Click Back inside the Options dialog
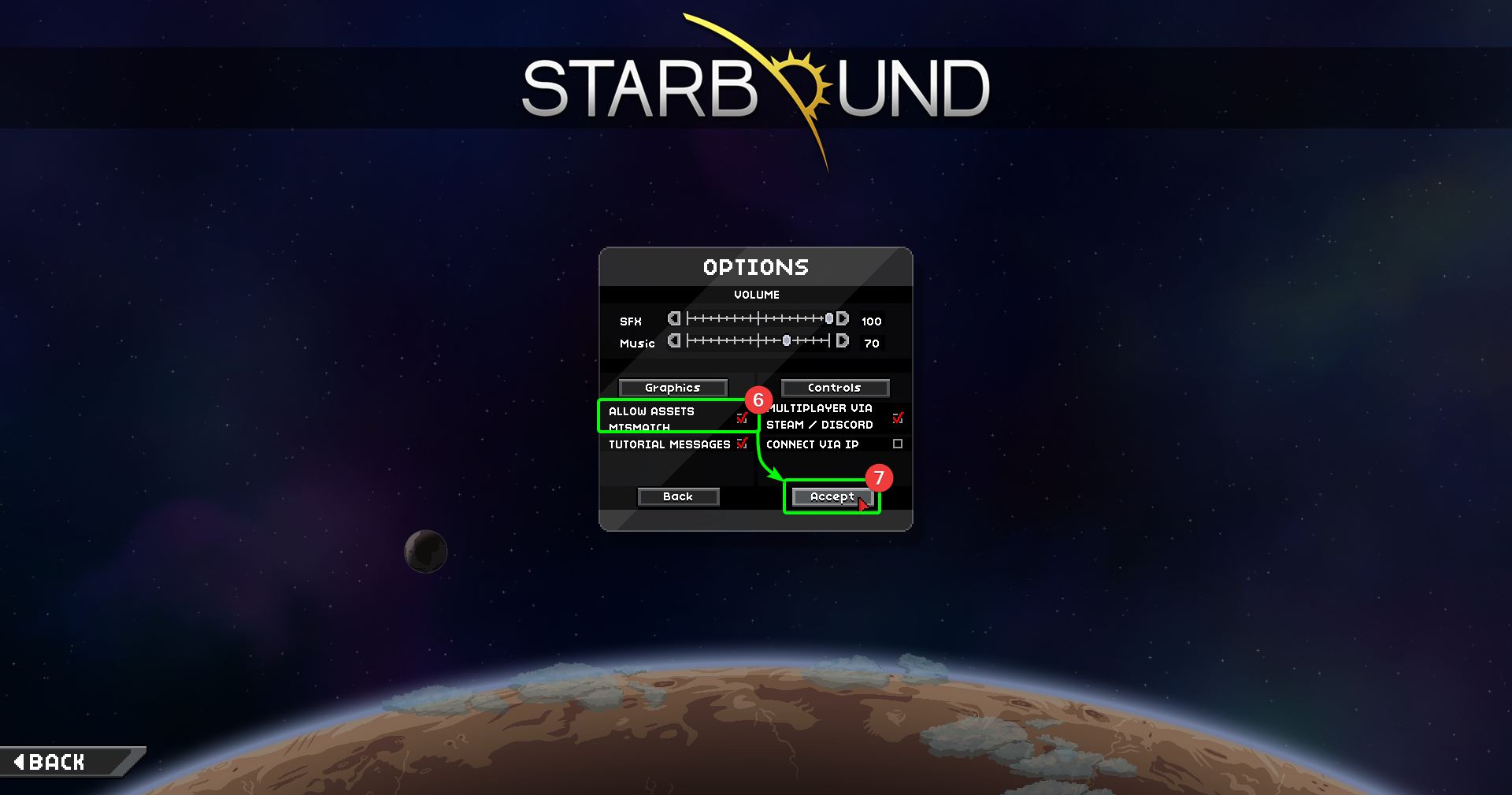This screenshot has height=795, width=1512. pyautogui.click(x=678, y=496)
